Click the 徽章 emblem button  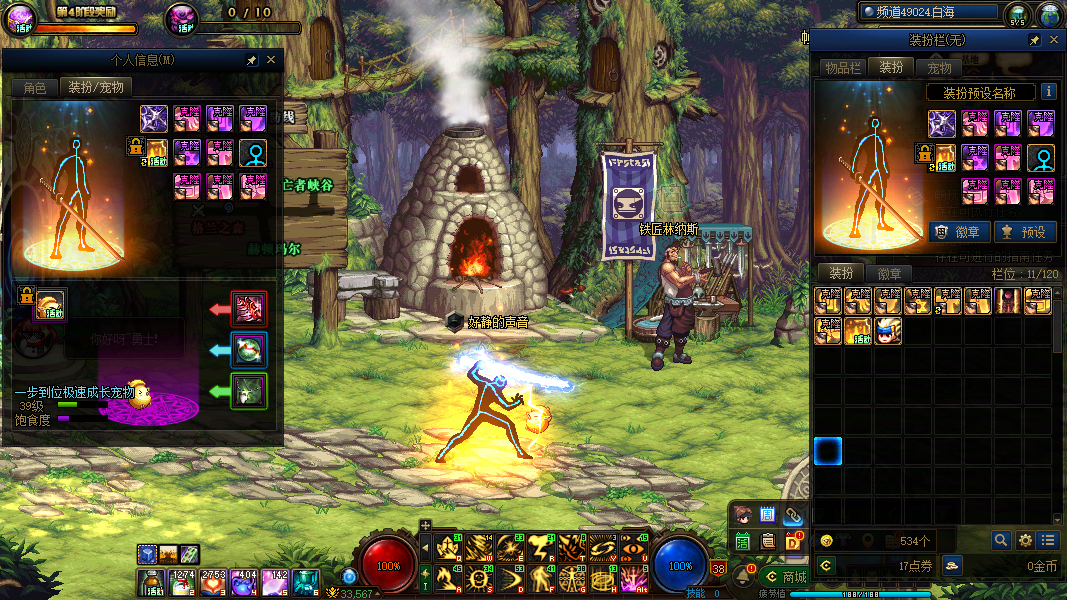click(x=959, y=232)
